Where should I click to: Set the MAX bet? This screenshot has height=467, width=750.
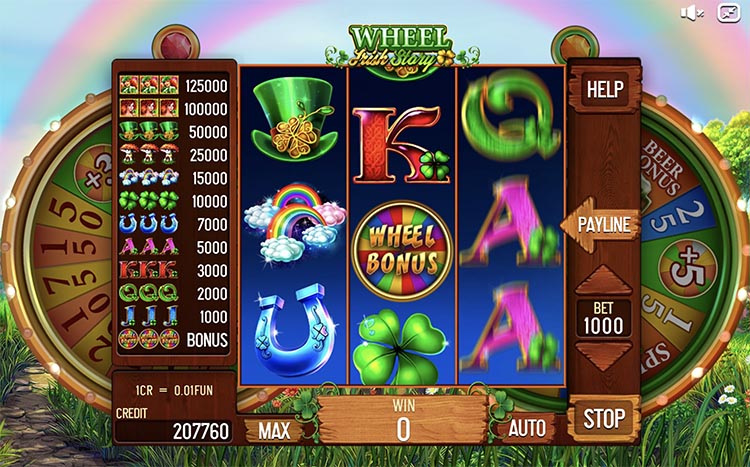(x=274, y=430)
